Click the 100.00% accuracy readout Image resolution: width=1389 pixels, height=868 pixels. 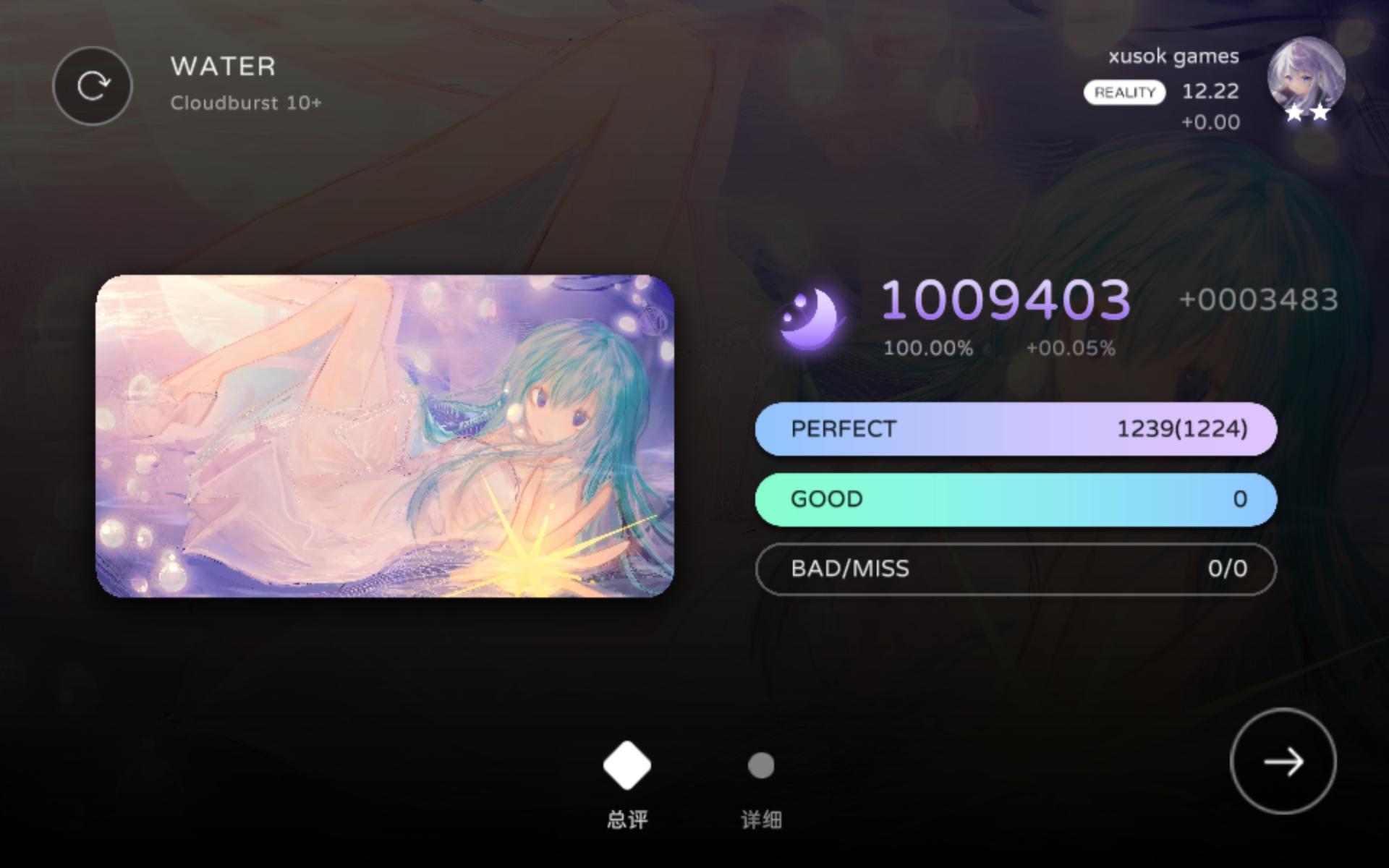(928, 347)
